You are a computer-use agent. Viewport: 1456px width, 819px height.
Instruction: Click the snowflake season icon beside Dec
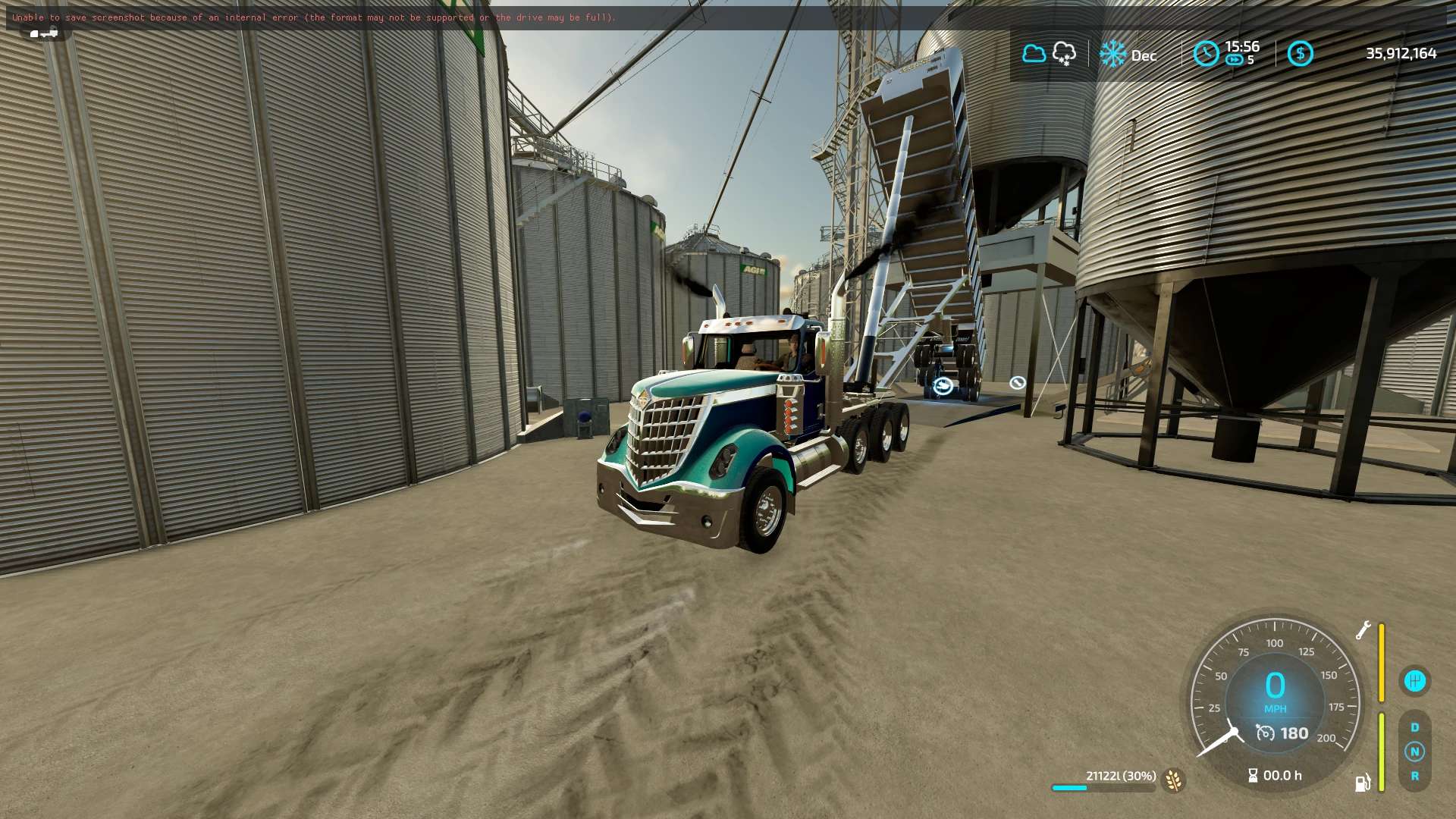[x=1112, y=54]
